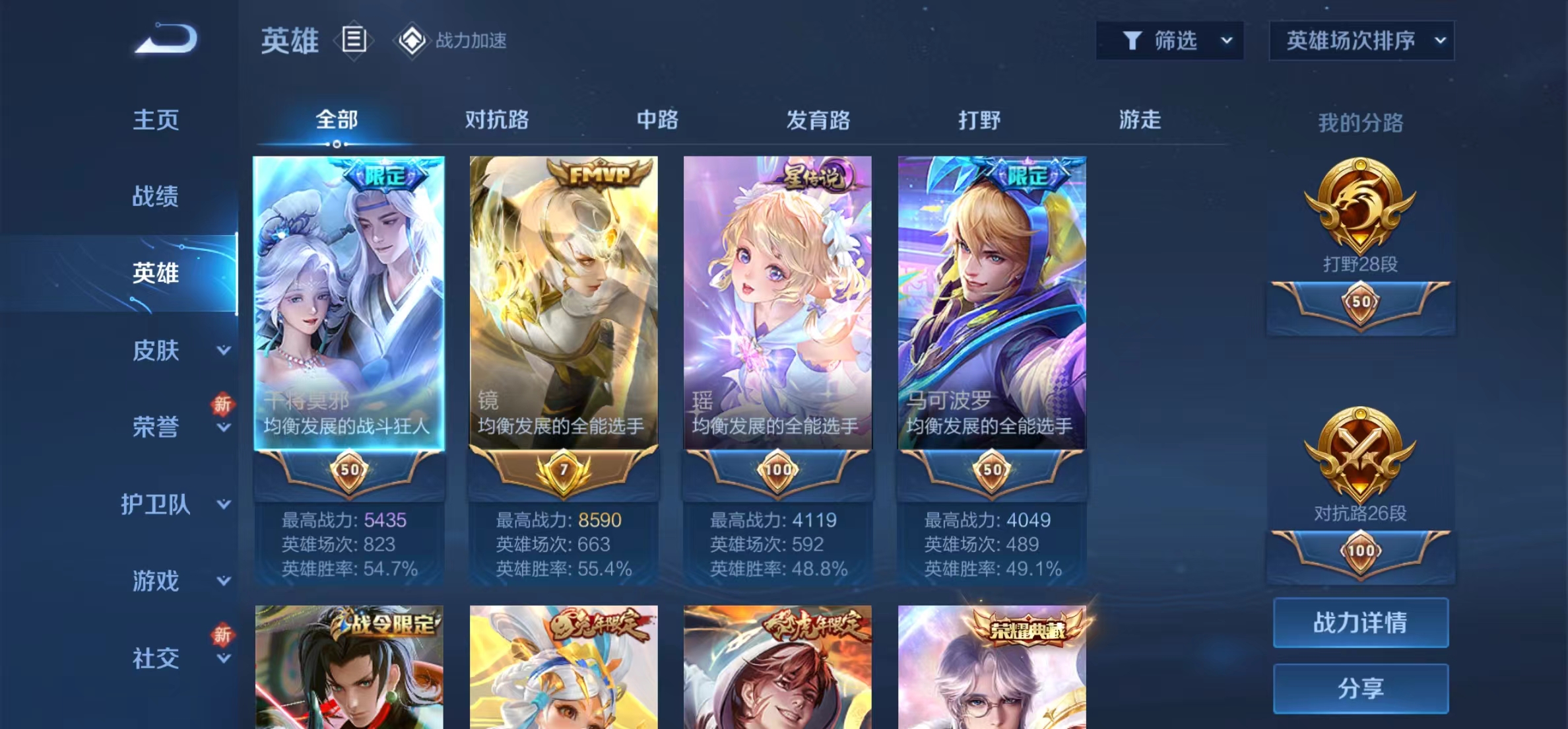Click the hero list detail icon beside 英雄 title
1568x729 pixels.
(x=354, y=41)
